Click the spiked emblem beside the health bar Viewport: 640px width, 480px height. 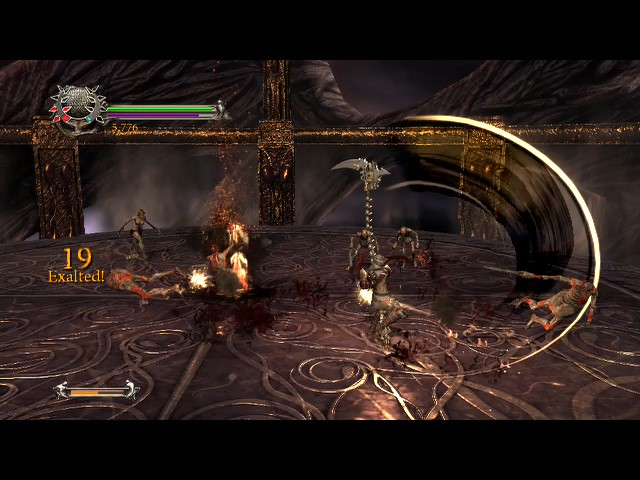click(x=77, y=108)
